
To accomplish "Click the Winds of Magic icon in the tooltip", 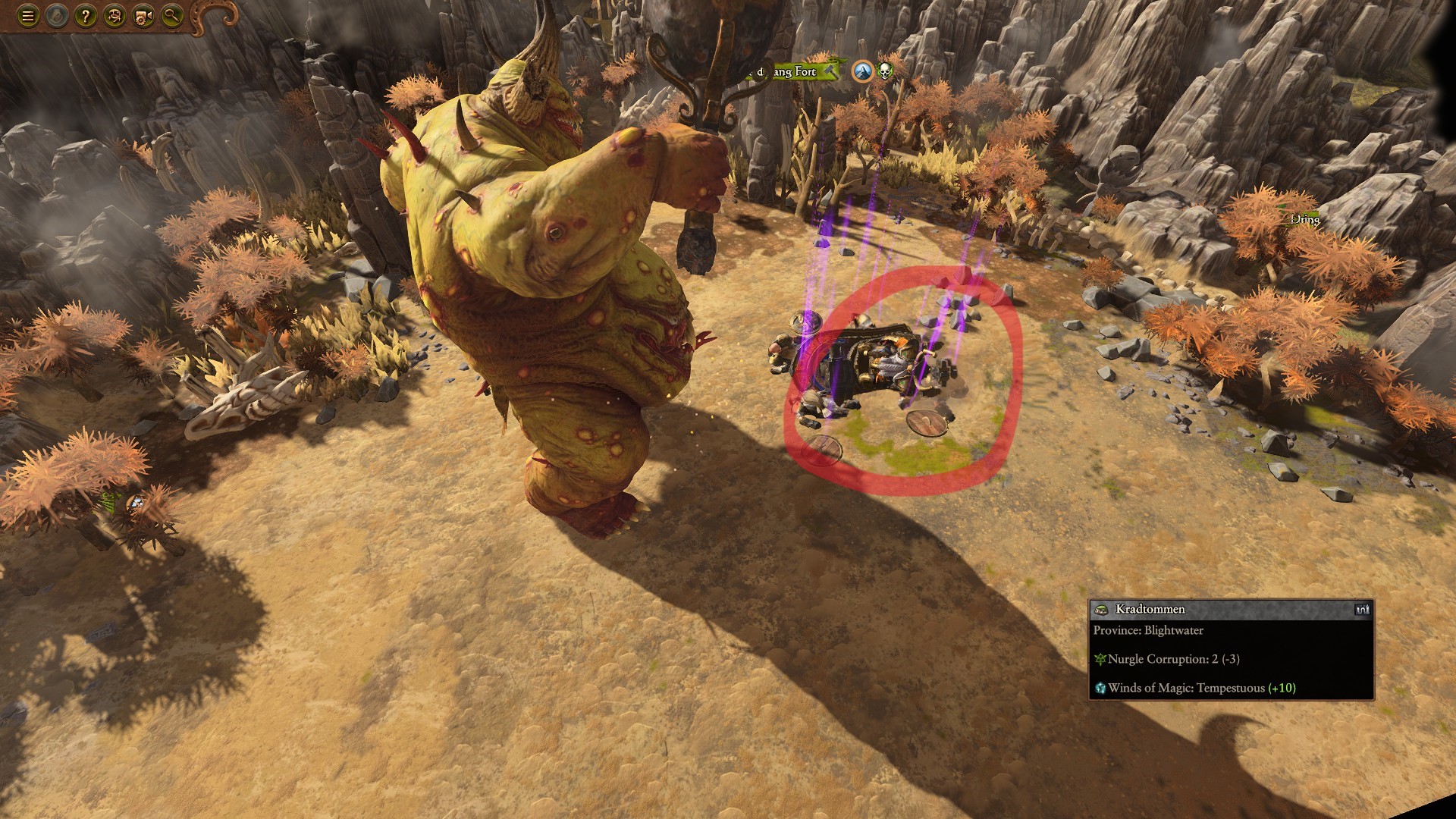I will point(1102,689).
